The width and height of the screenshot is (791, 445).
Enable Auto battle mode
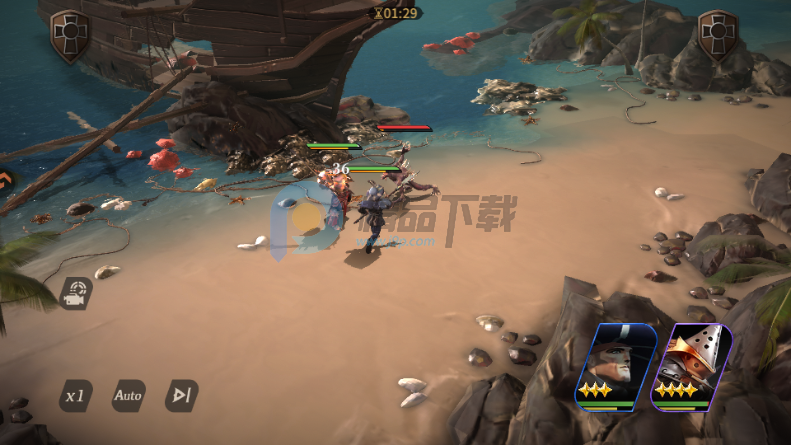pos(128,396)
